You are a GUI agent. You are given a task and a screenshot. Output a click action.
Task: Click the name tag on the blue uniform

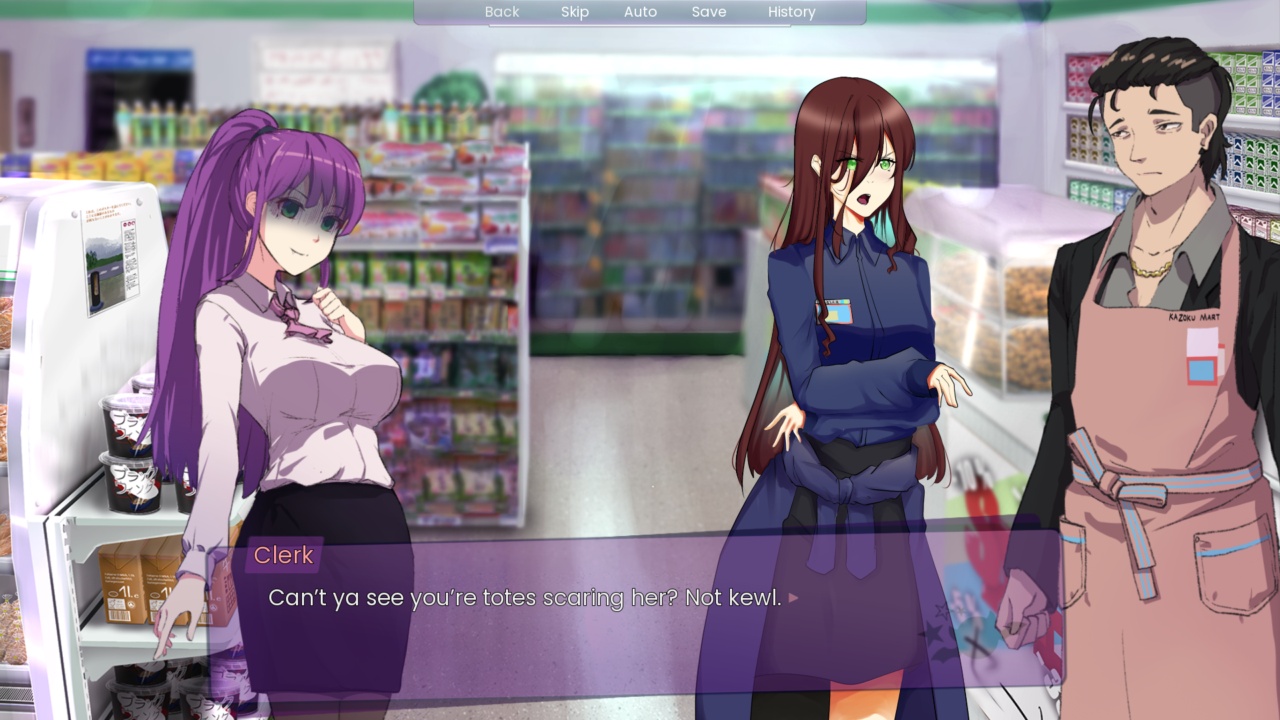tap(833, 311)
